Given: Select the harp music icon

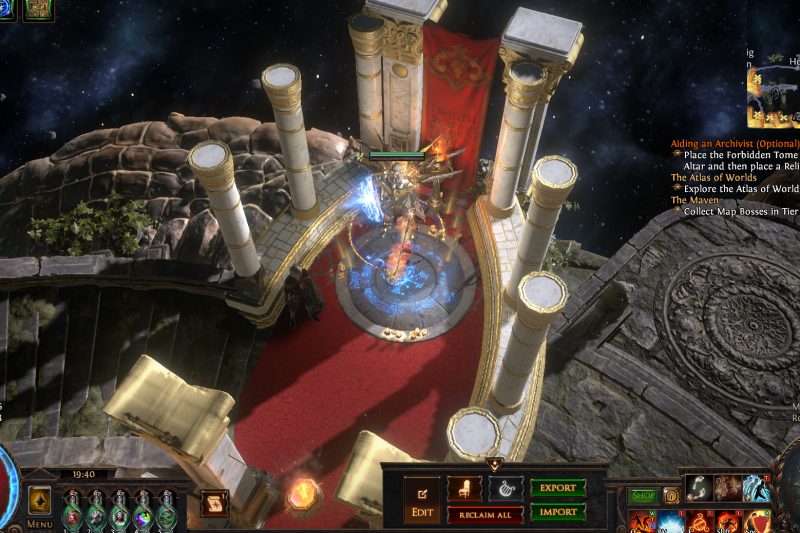Looking at the screenshot, I should coord(505,489).
